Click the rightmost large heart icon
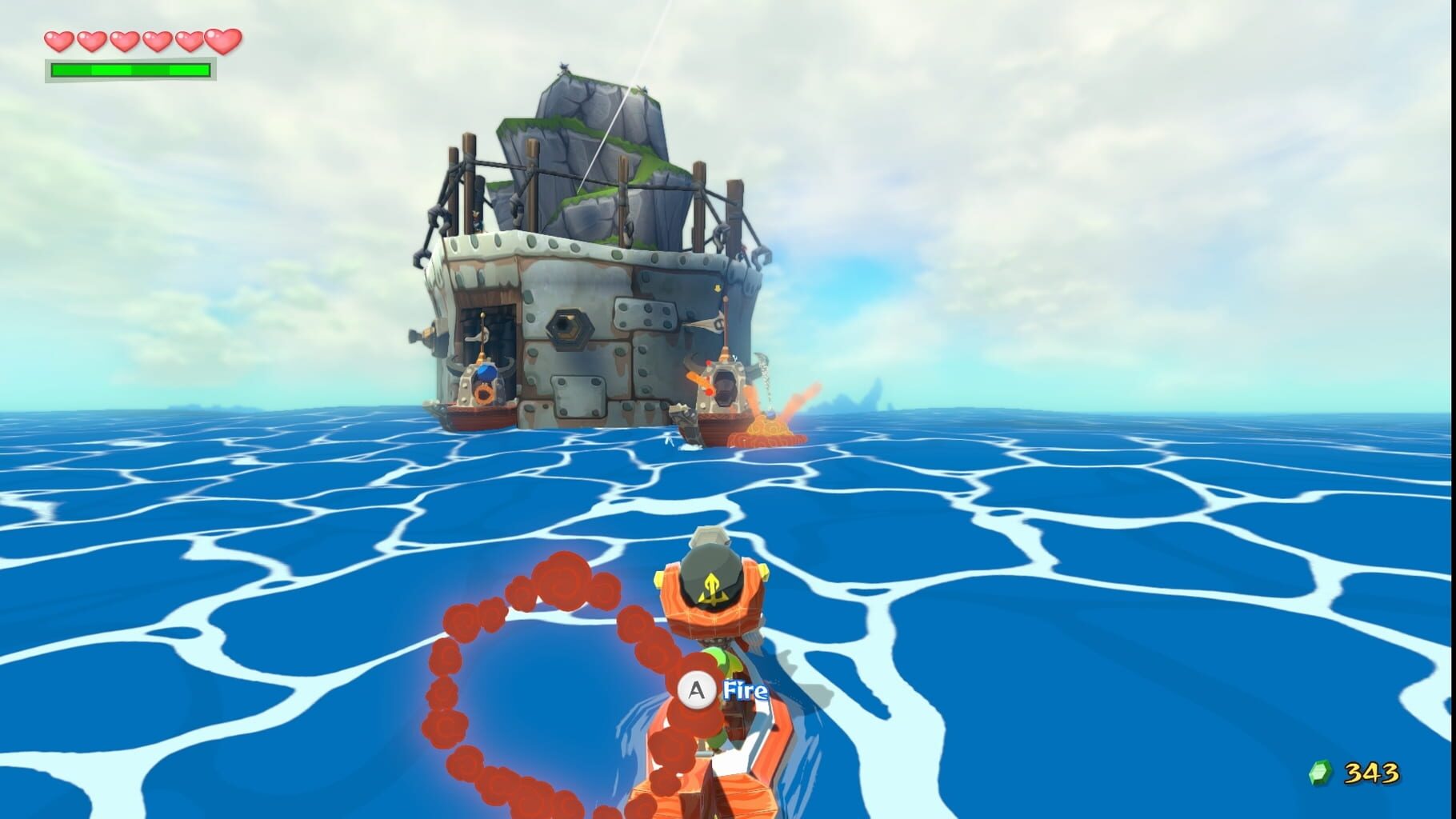Image resolution: width=1456 pixels, height=819 pixels. tap(223, 40)
